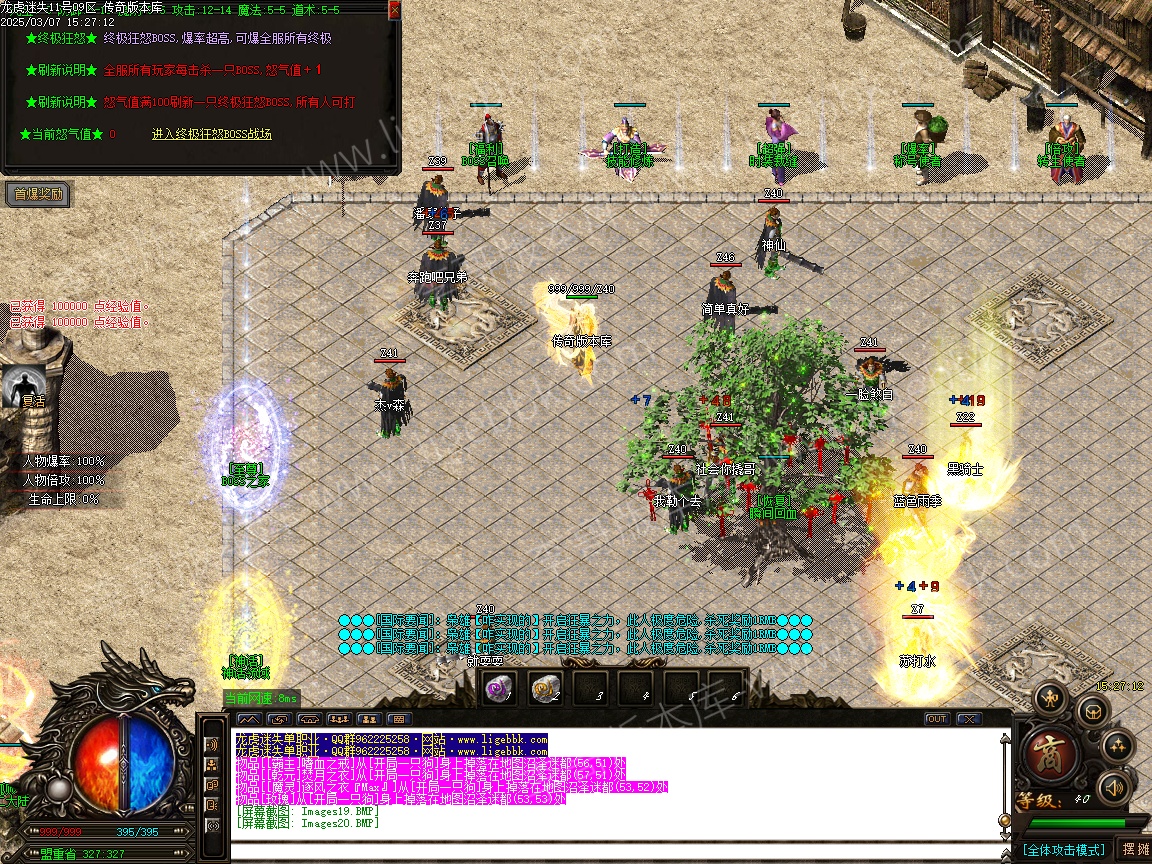Open the 首爆奖励 rewards button
Viewport: 1152px width, 864px height.
click(x=38, y=194)
